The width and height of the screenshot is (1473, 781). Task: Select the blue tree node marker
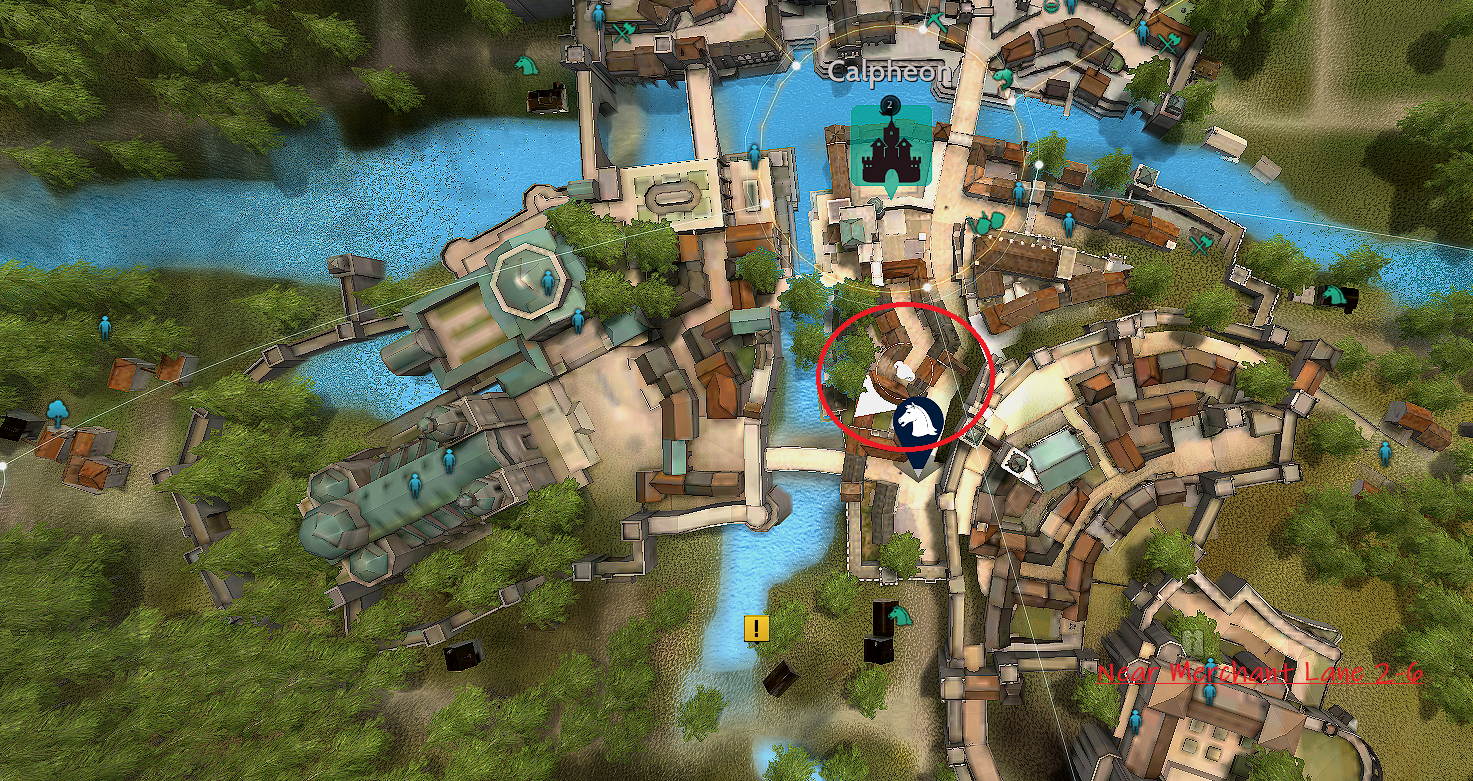[x=57, y=411]
